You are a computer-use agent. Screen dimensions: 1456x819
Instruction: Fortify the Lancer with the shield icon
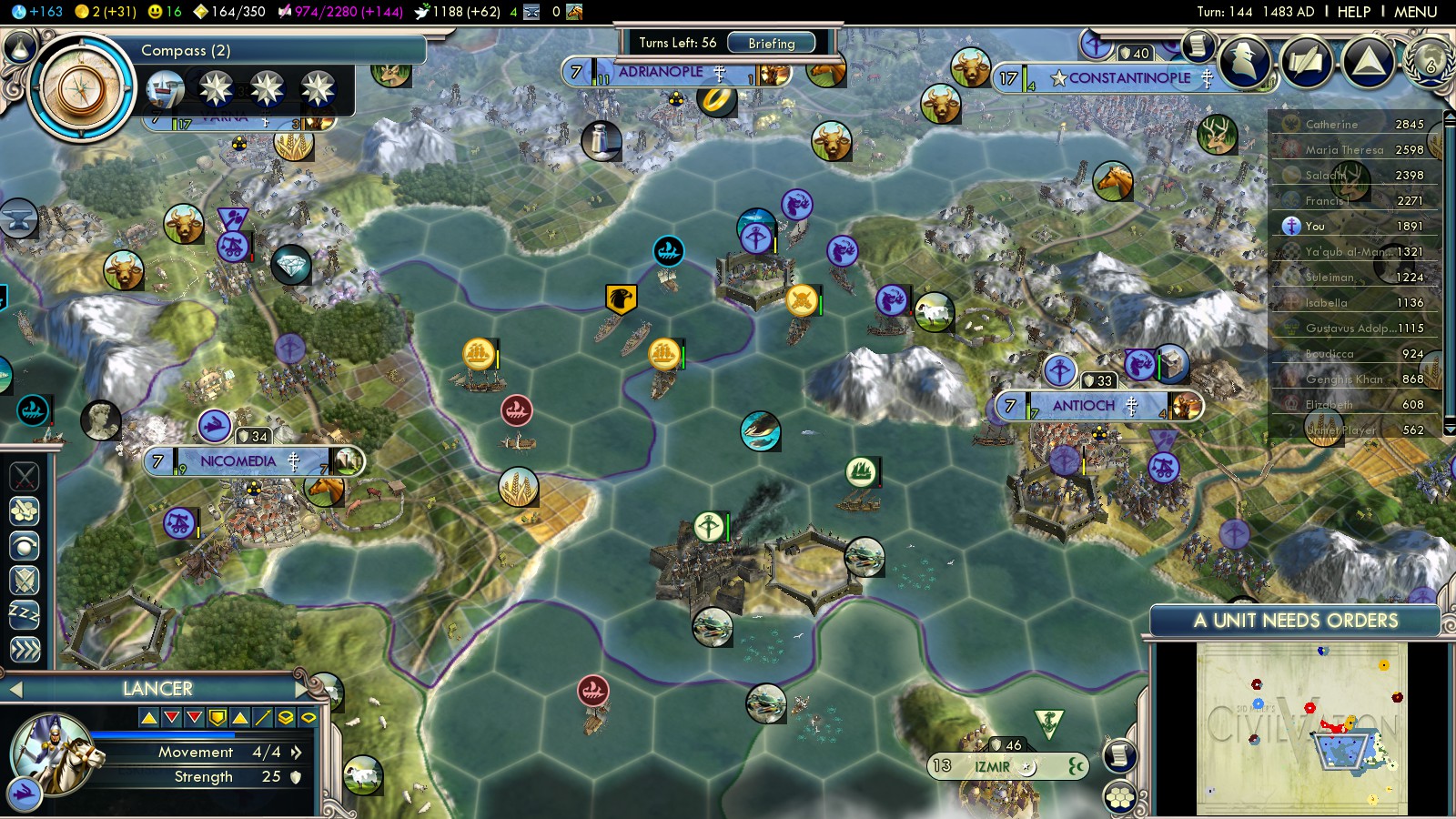pos(23,581)
